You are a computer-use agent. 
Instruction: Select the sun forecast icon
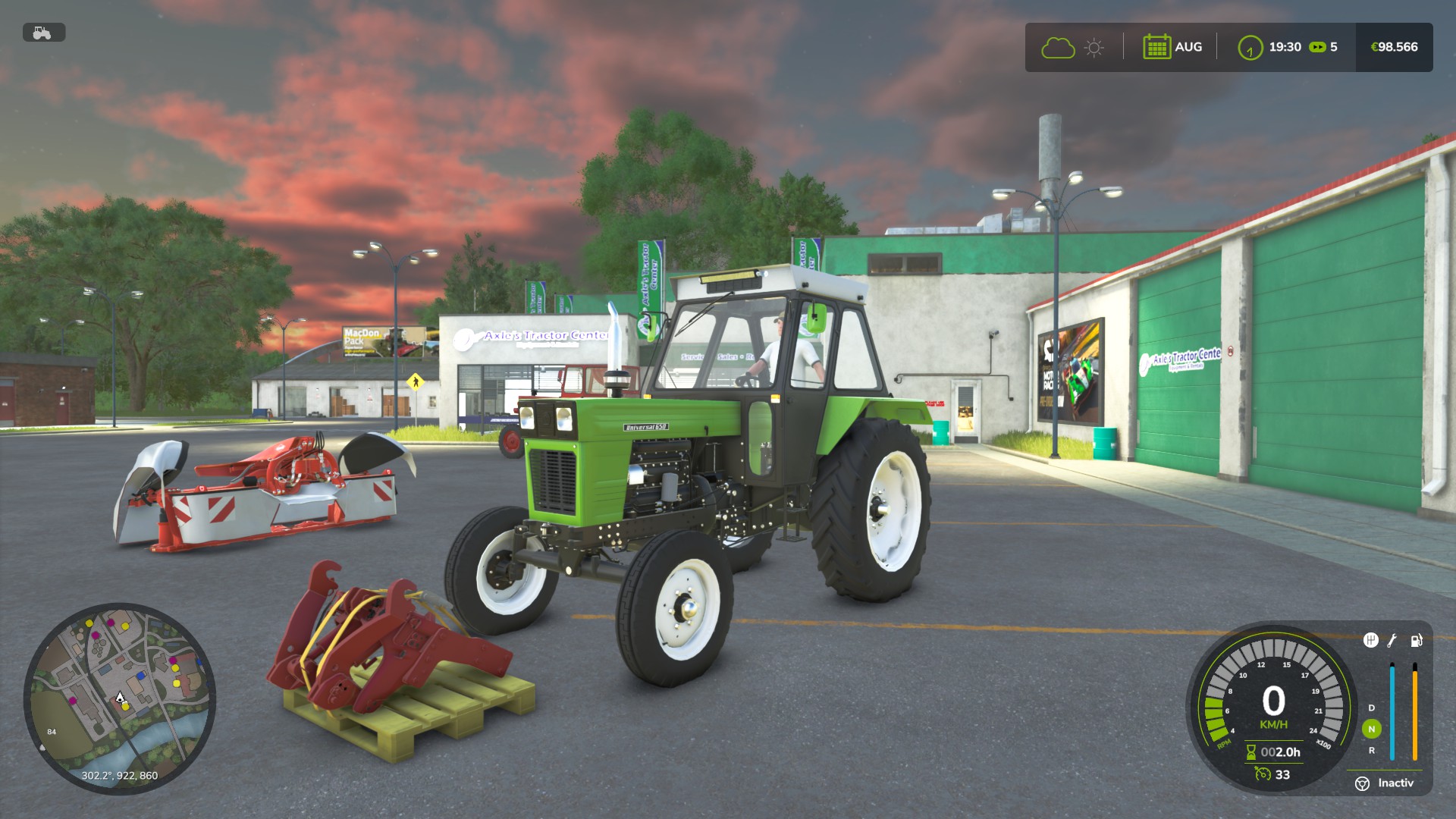pos(1093,47)
